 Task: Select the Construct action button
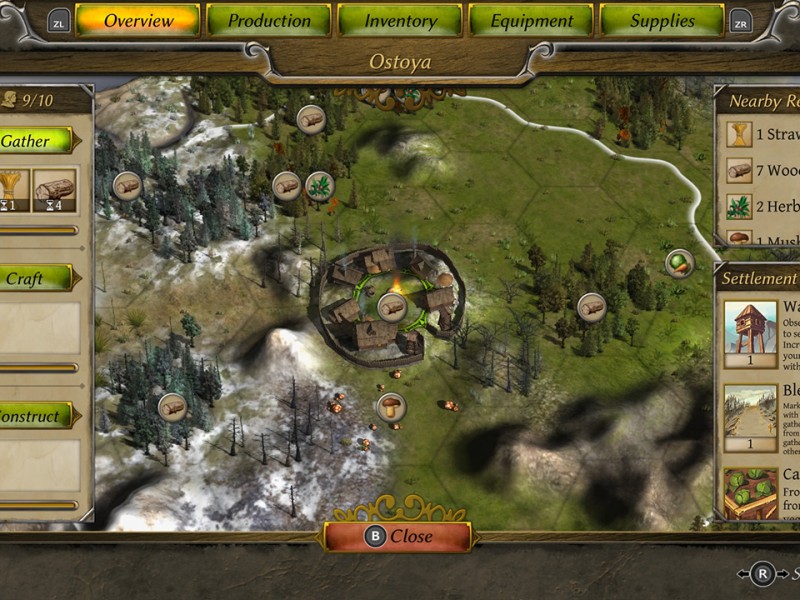click(x=34, y=415)
